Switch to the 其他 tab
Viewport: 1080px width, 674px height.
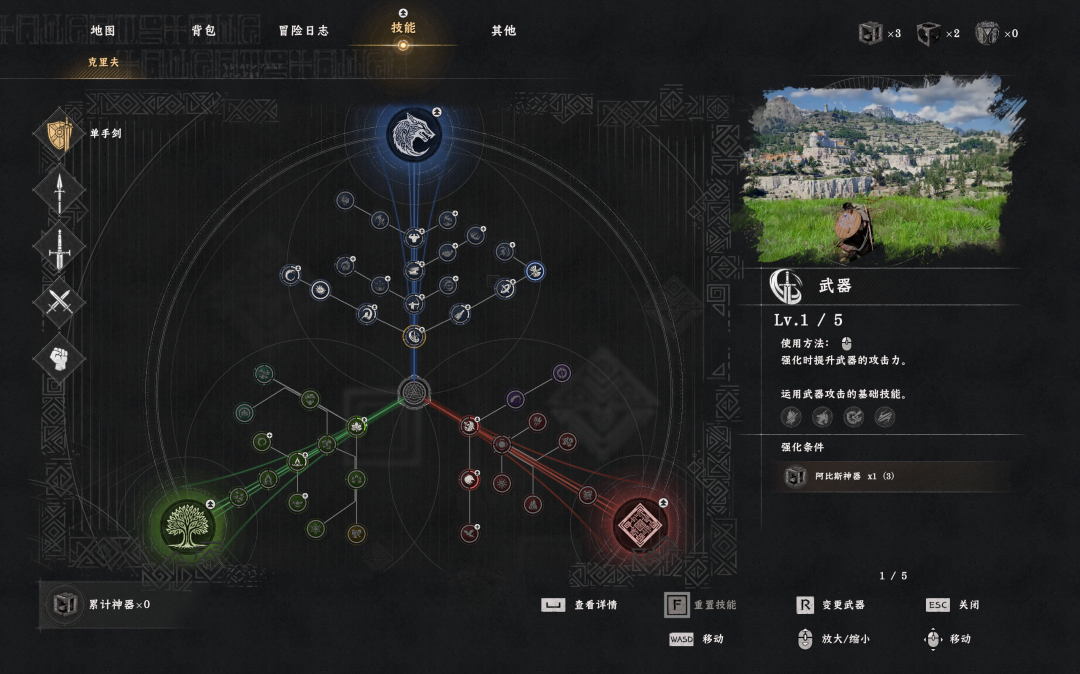(503, 31)
